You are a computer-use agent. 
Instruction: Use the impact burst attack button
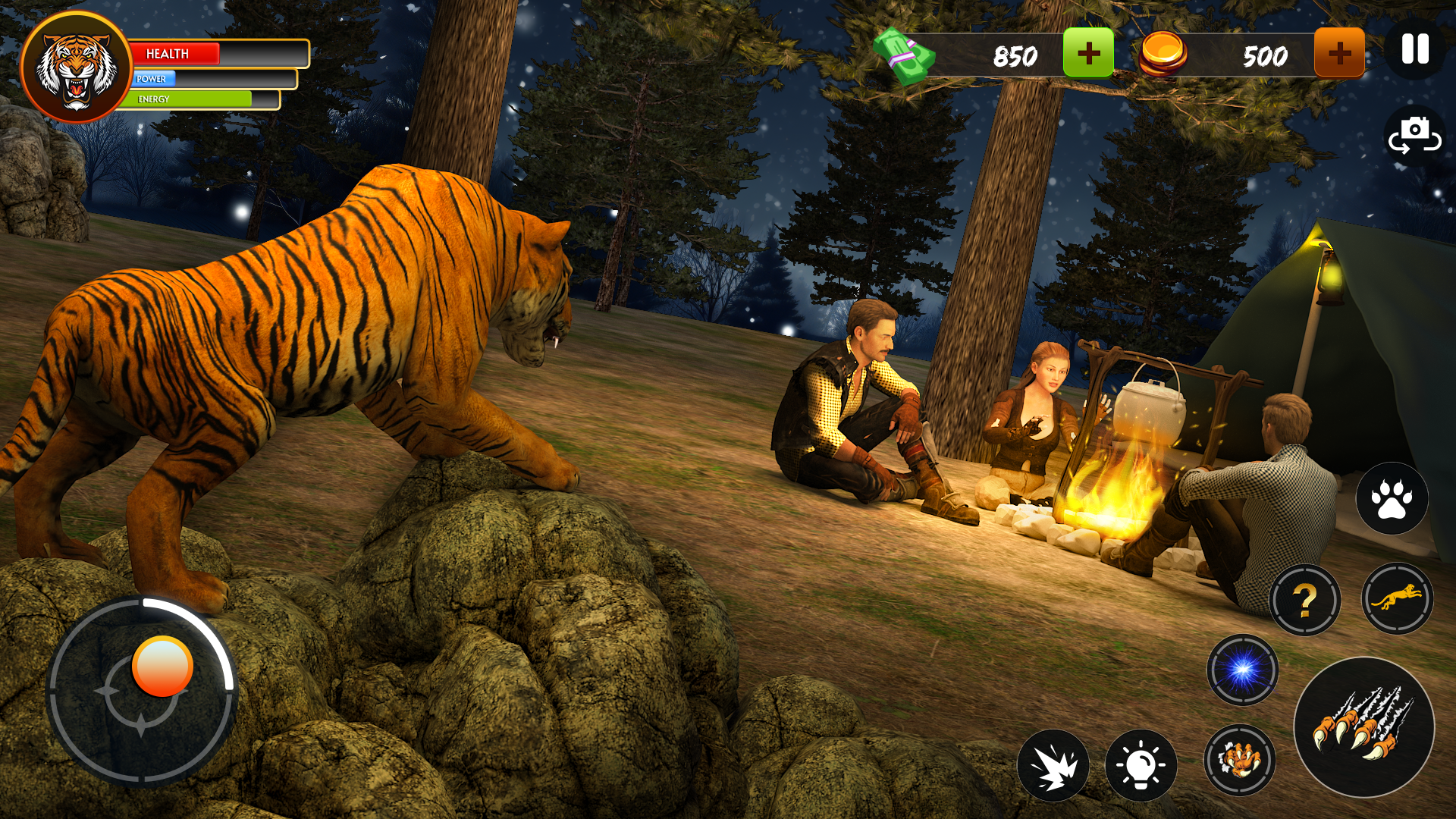point(1053,765)
